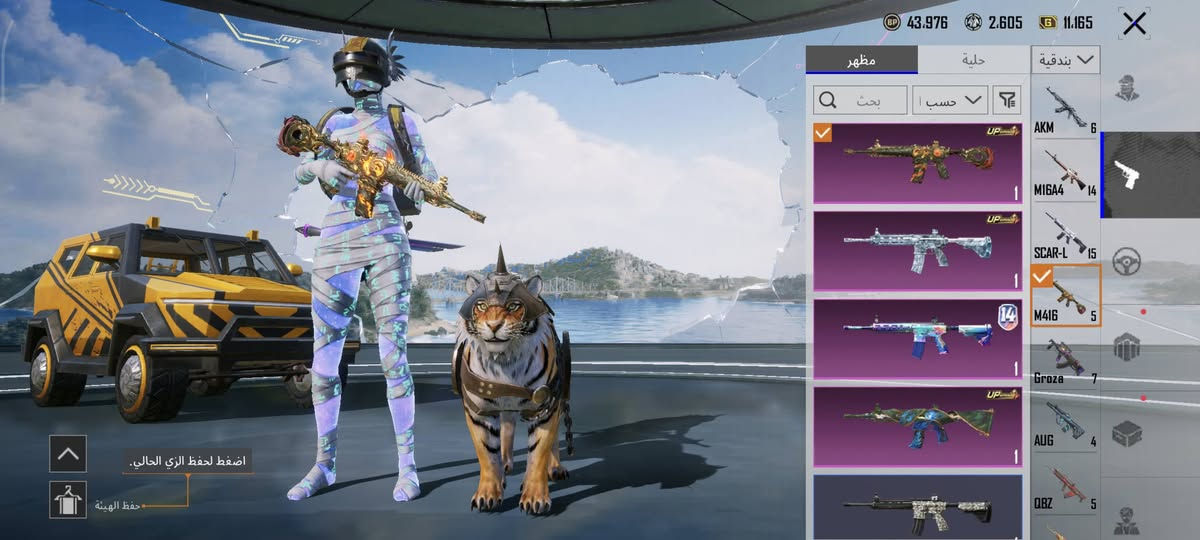Image resolution: width=1200 pixels, height=540 pixels.
Task: Pick AUG in the weapon list
Action: point(1065,425)
